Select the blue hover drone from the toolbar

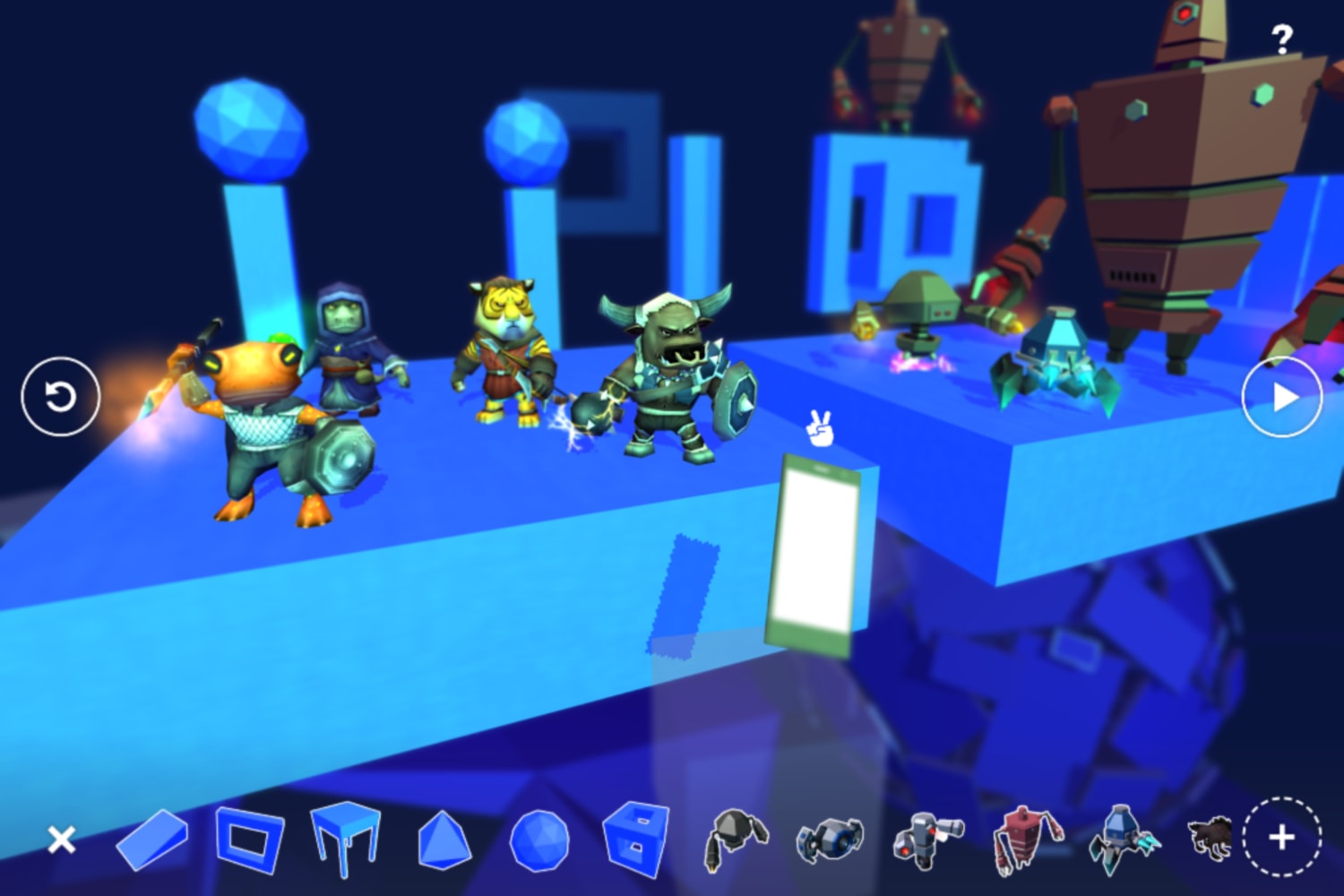(x=829, y=840)
